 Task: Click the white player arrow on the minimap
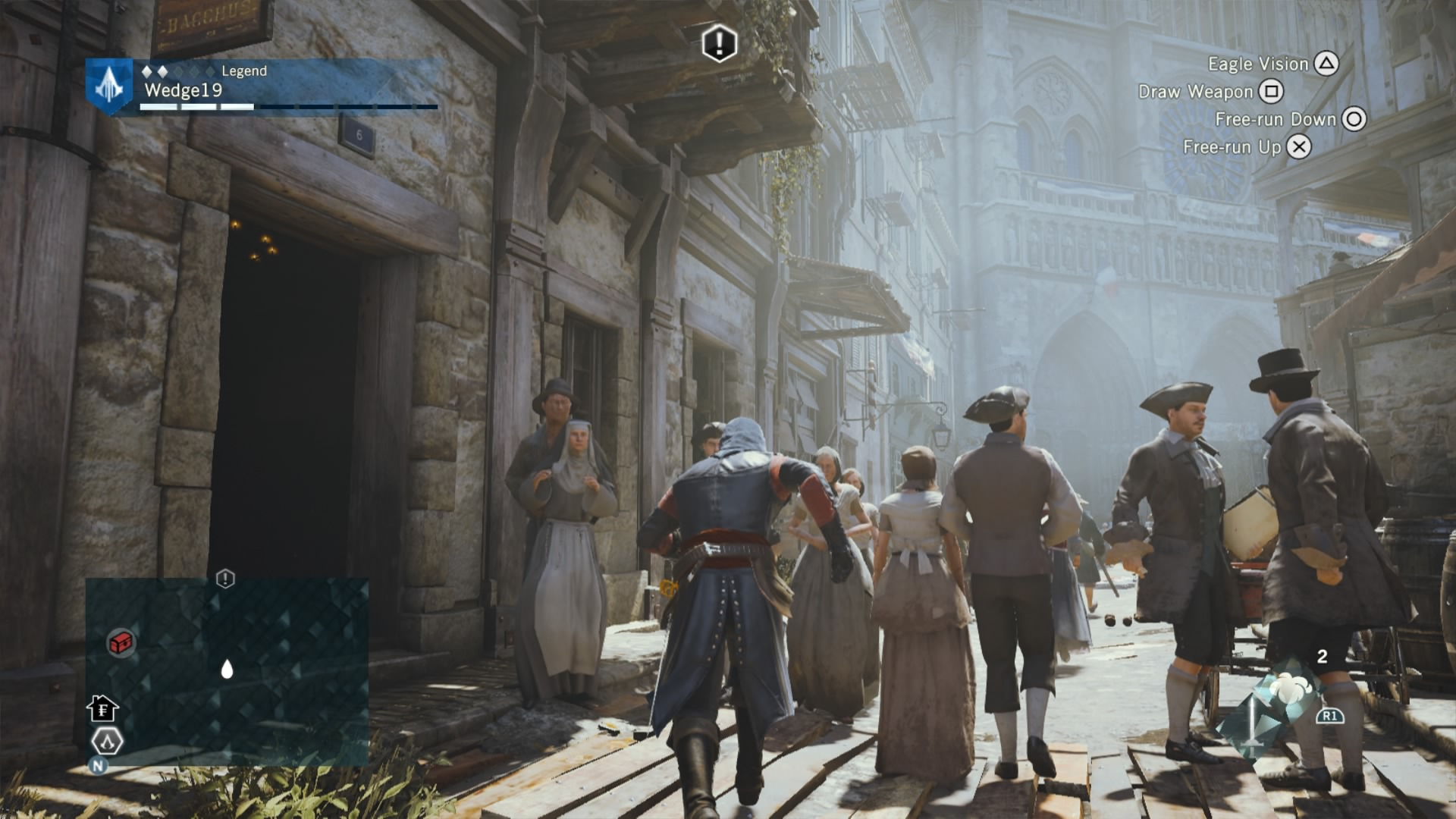click(x=227, y=668)
